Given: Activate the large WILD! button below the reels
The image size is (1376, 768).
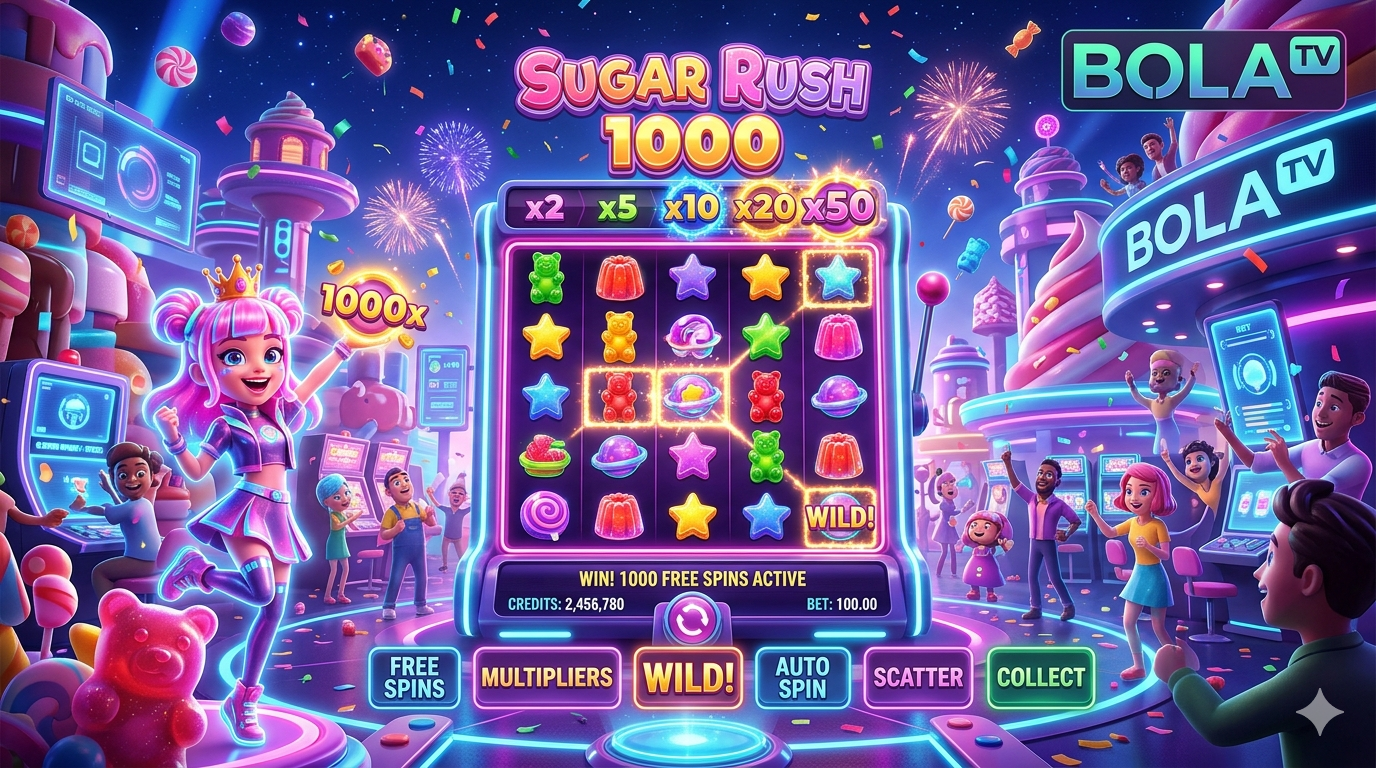Looking at the screenshot, I should [x=689, y=677].
